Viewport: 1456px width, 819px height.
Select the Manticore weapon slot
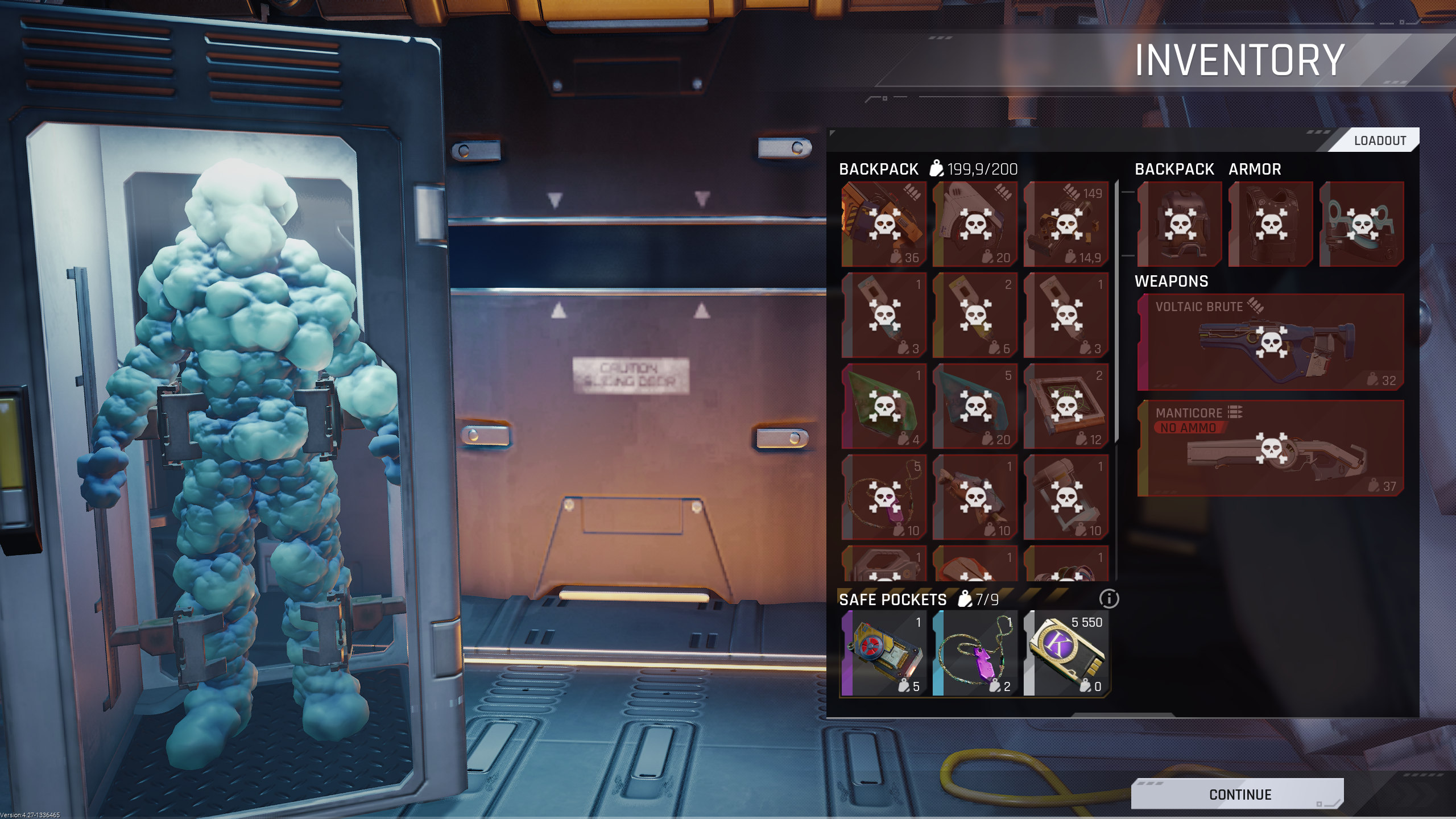pos(1271,448)
